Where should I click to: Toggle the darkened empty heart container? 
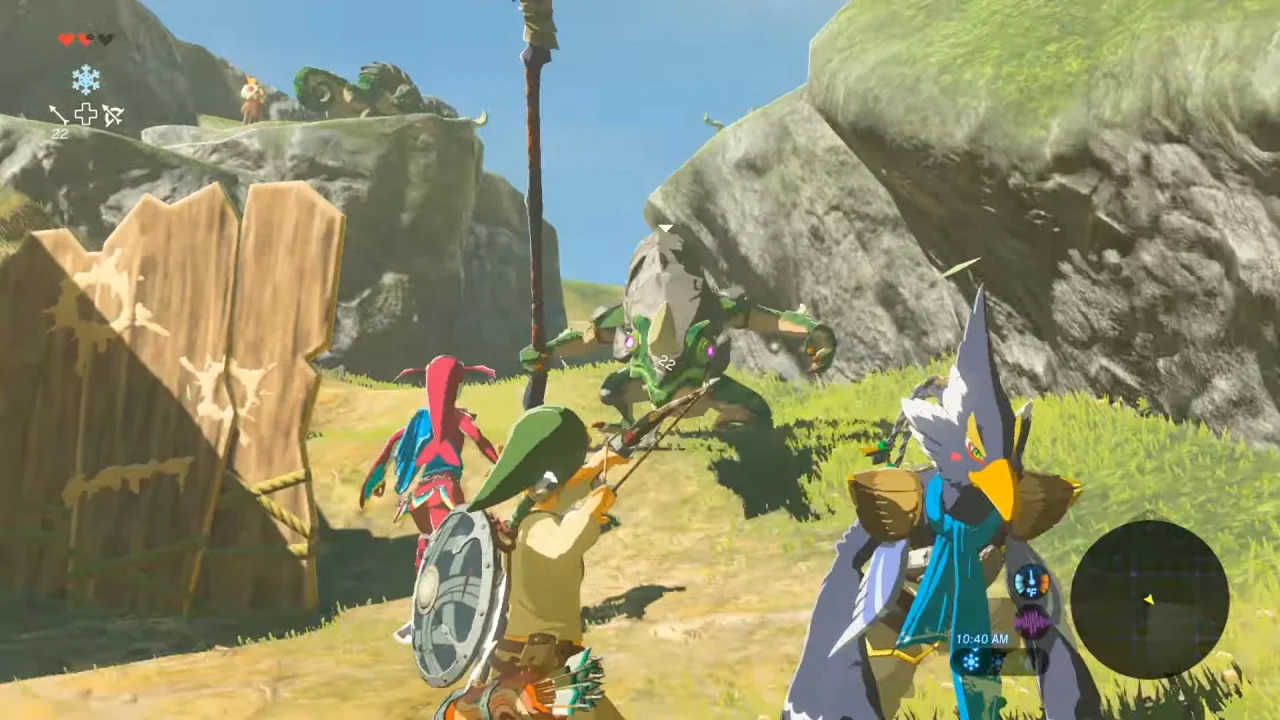[x=106, y=40]
